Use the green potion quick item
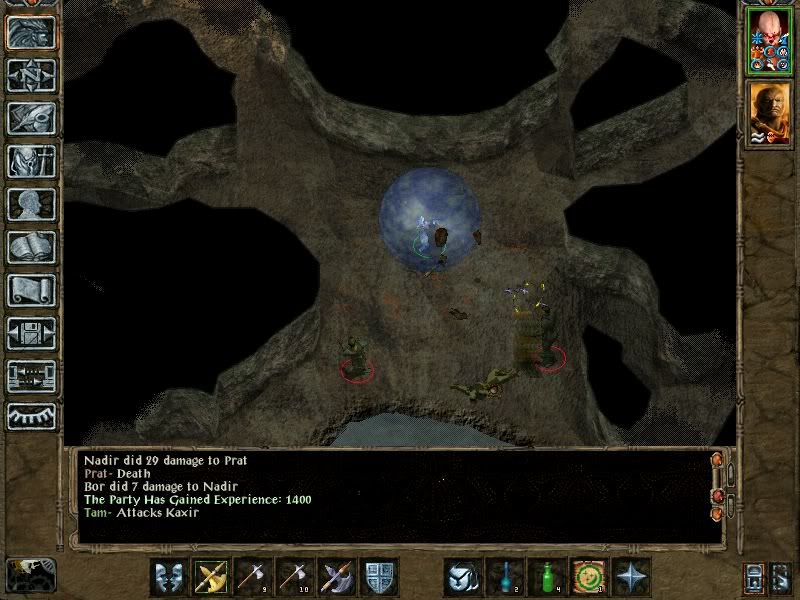Viewport: 800px width, 600px height. [546, 577]
